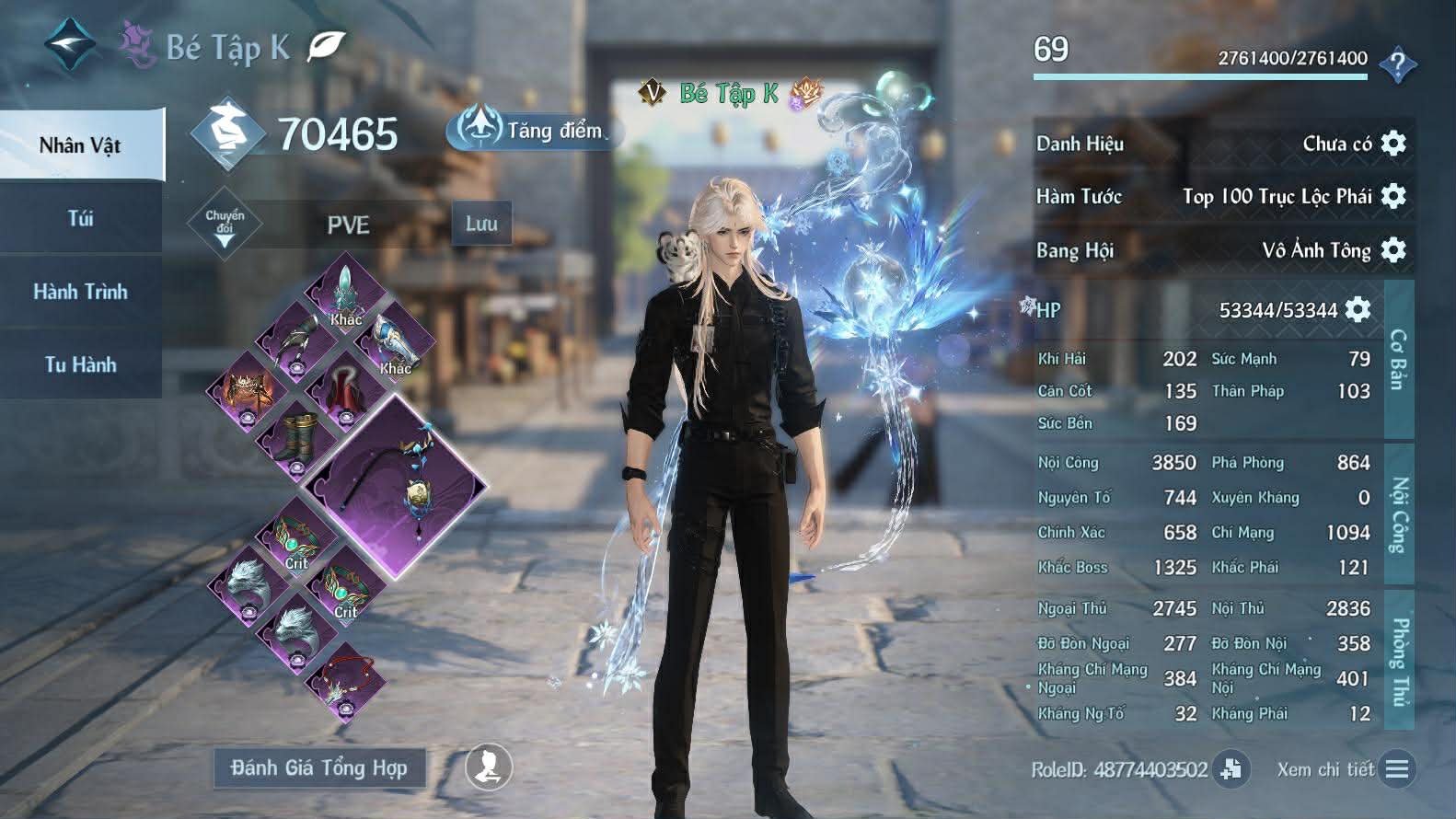Click the Tăng điểm button
1456x819 pixels.
click(536, 130)
